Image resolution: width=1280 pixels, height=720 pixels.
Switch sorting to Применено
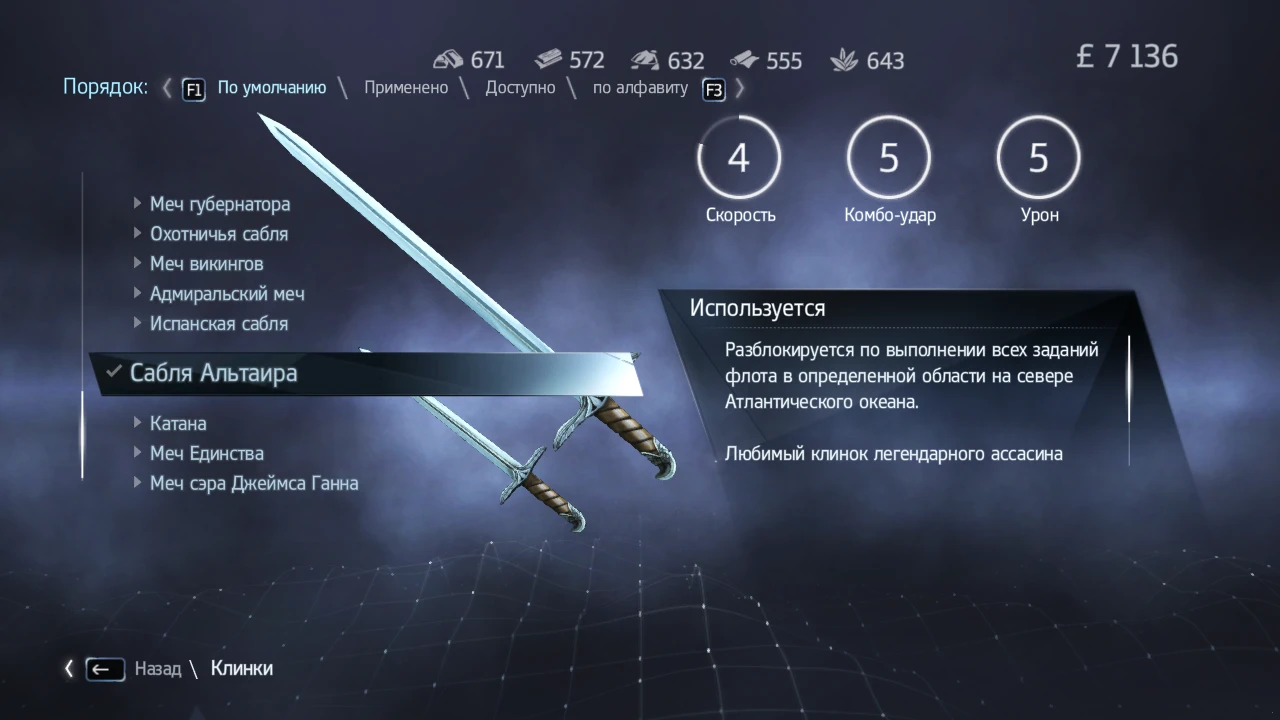tap(406, 87)
